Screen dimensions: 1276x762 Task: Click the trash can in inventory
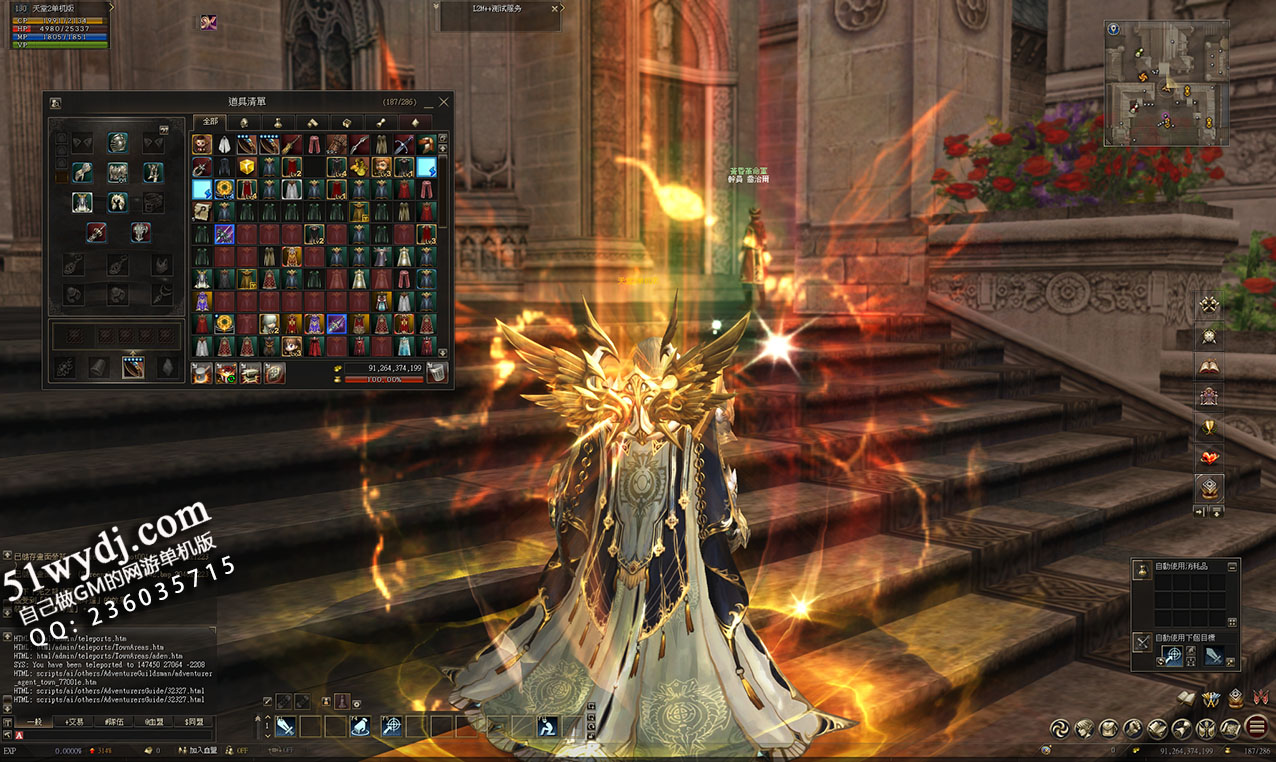click(x=436, y=373)
